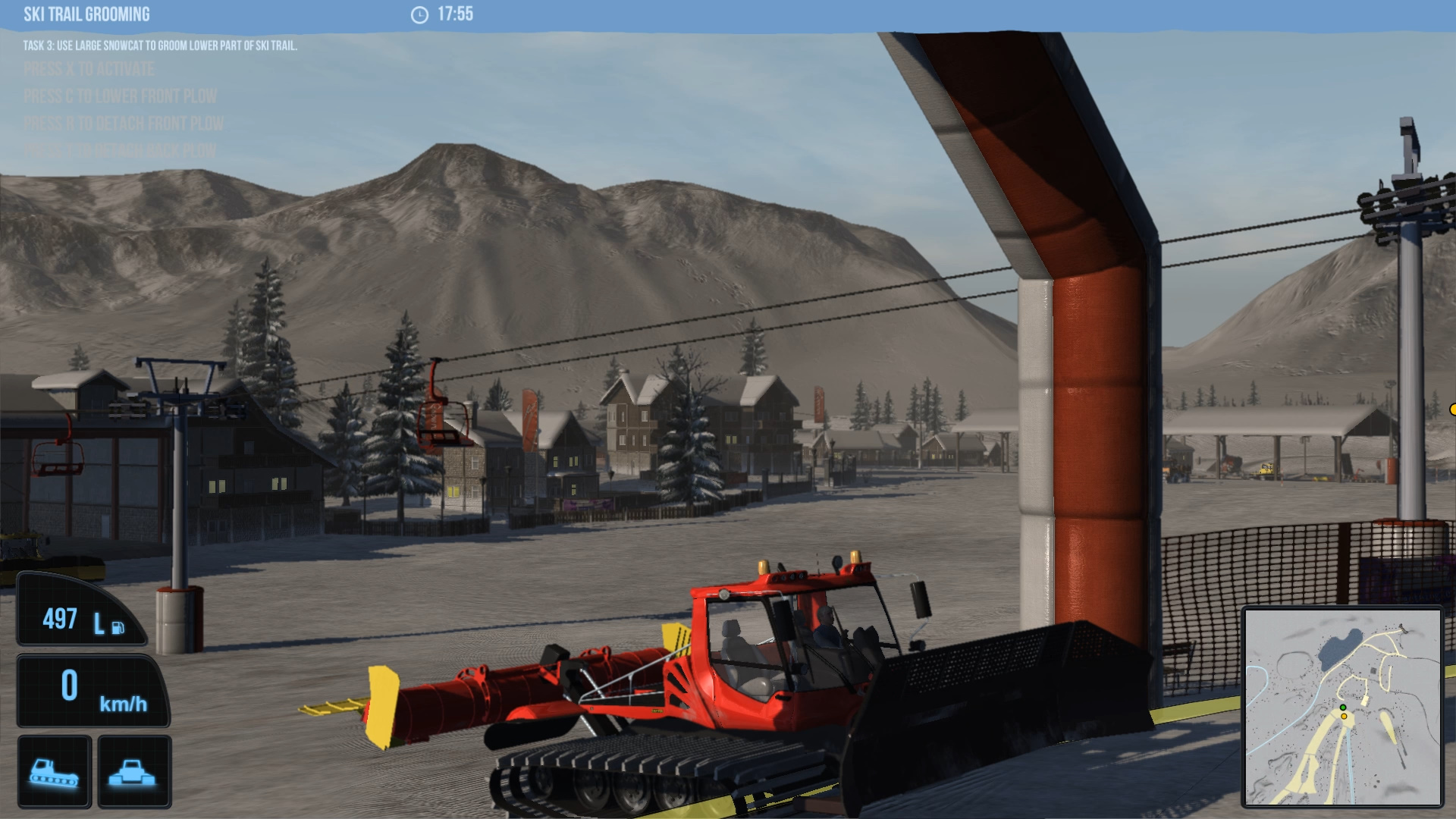The image size is (1456, 819).
Task: Click the green position marker on the minimap
Action: click(x=1343, y=708)
